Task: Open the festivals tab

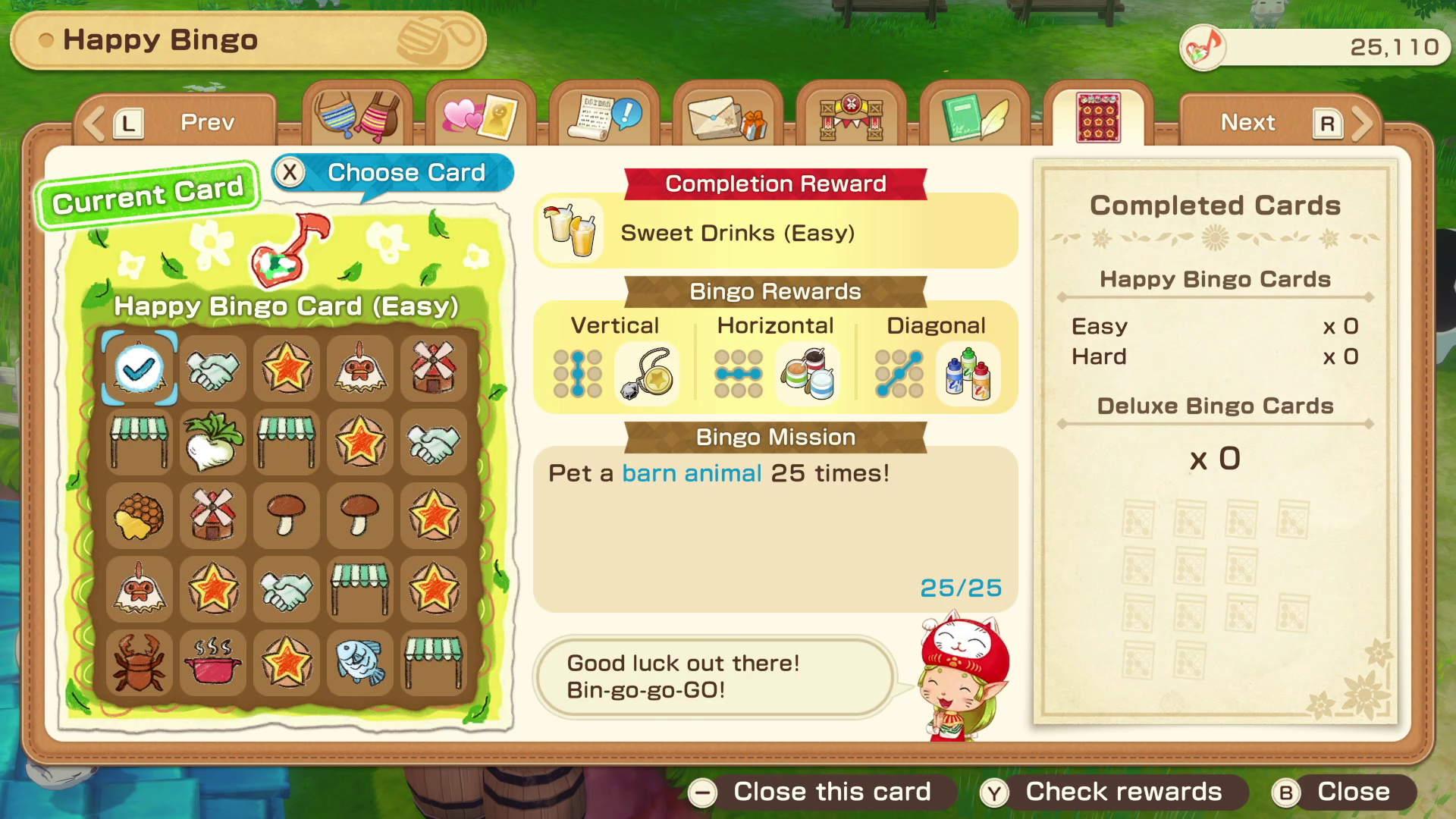Action: [x=849, y=118]
